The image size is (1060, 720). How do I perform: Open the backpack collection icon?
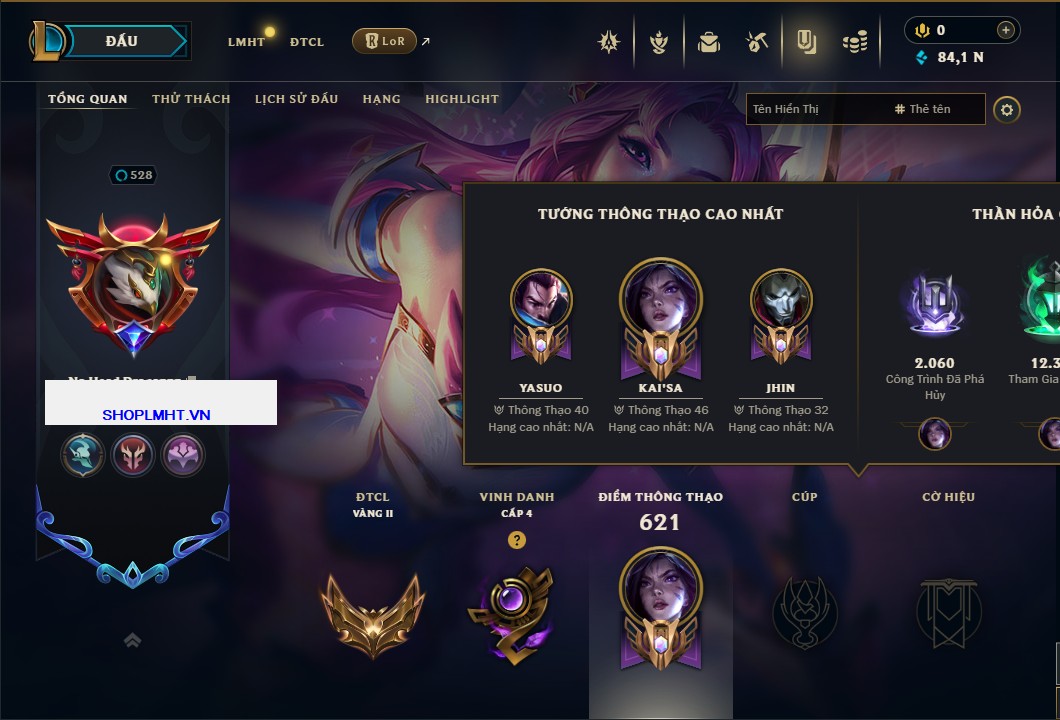pyautogui.click(x=709, y=42)
